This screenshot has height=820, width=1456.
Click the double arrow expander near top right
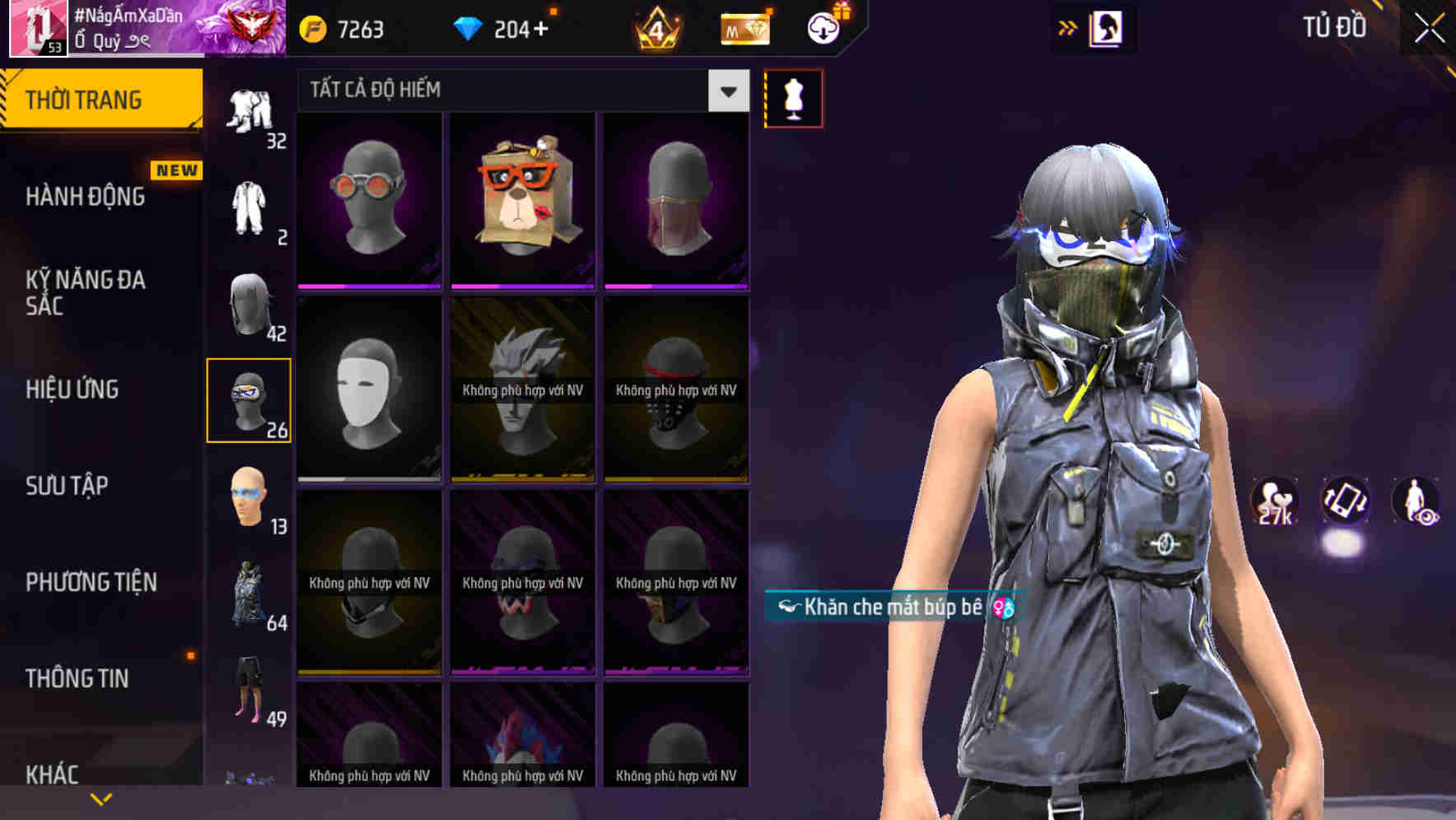coord(1066,27)
